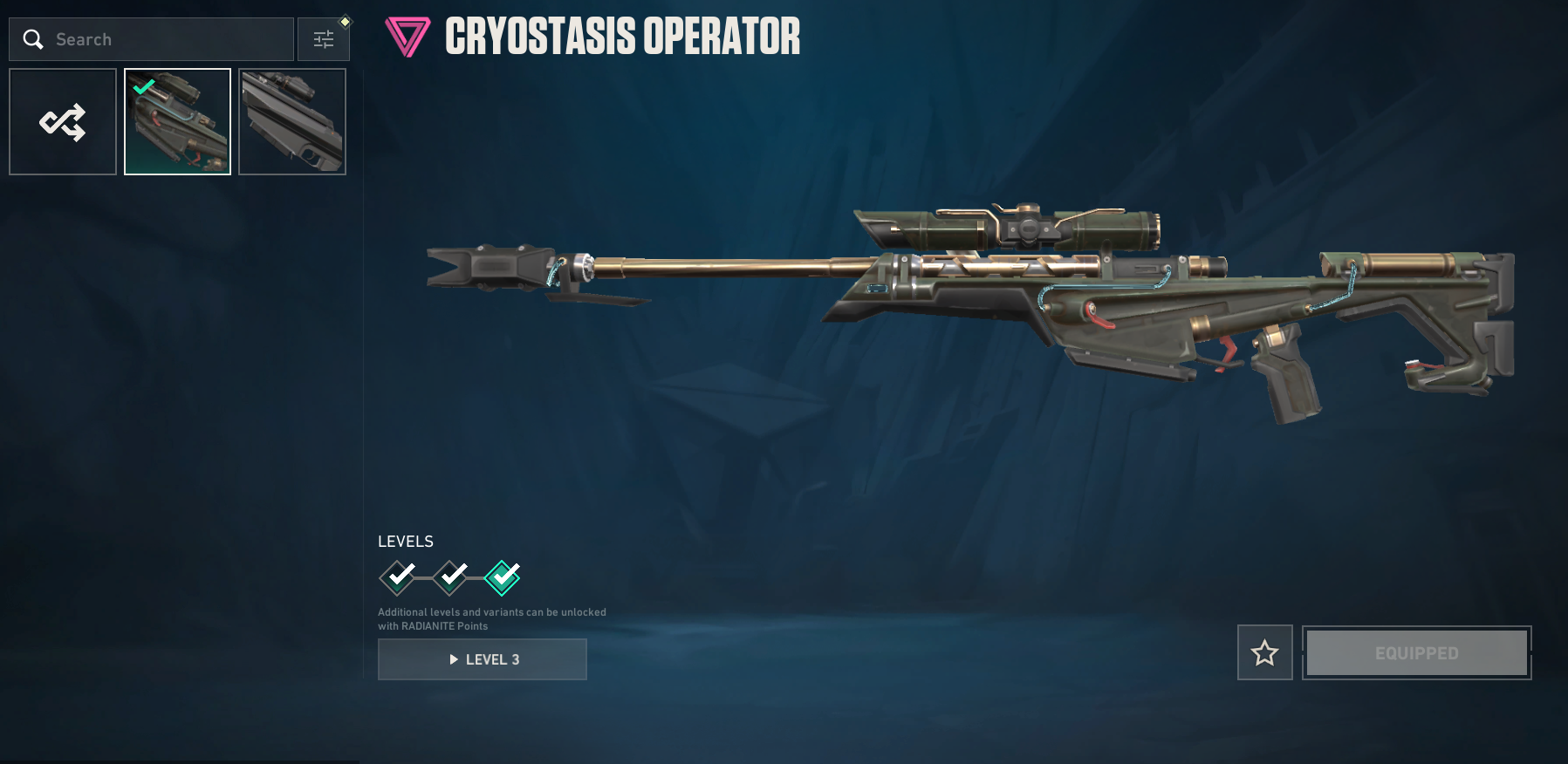Choose the equipped Cryostasis Operator thumbnail
The width and height of the screenshot is (1568, 764).
tap(178, 122)
